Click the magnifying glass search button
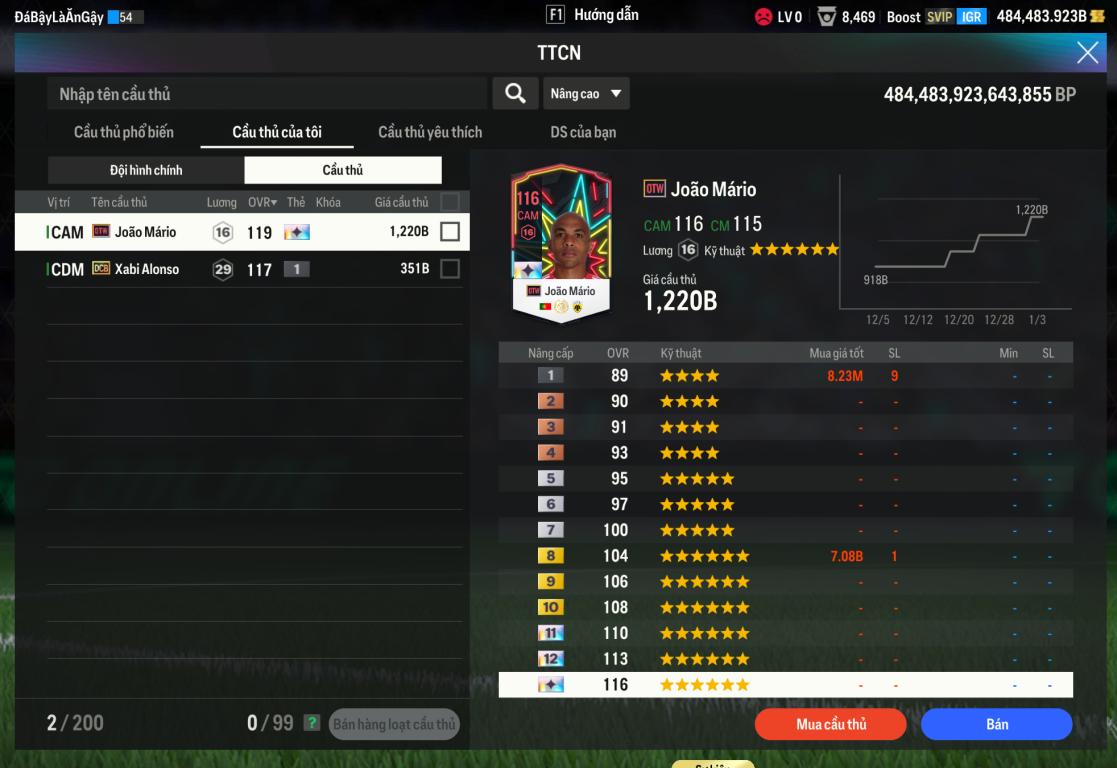This screenshot has height=768, width=1117. click(x=515, y=93)
